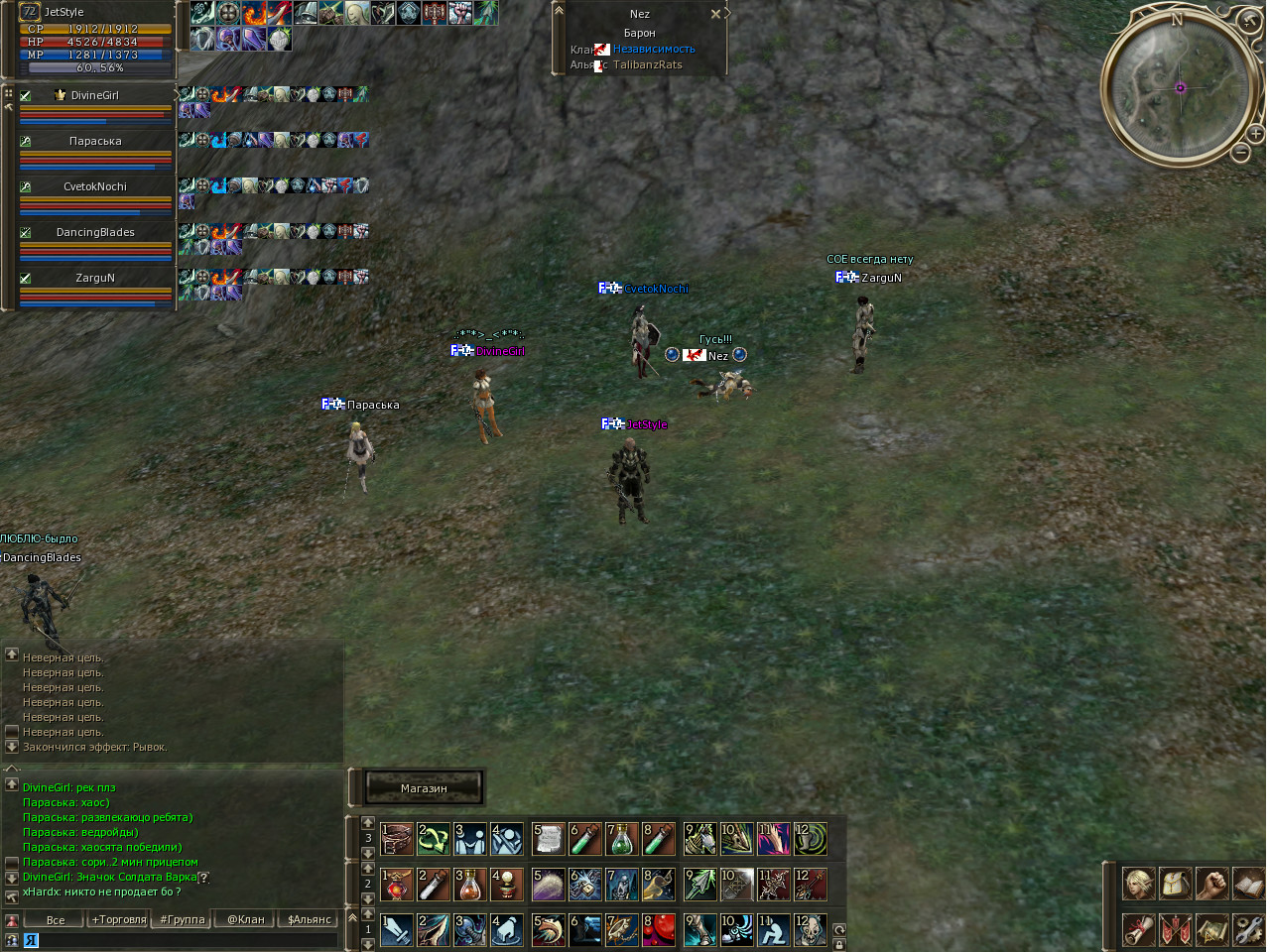Open the skills book icon
Image resolution: width=1270 pixels, height=952 pixels.
point(1248,883)
